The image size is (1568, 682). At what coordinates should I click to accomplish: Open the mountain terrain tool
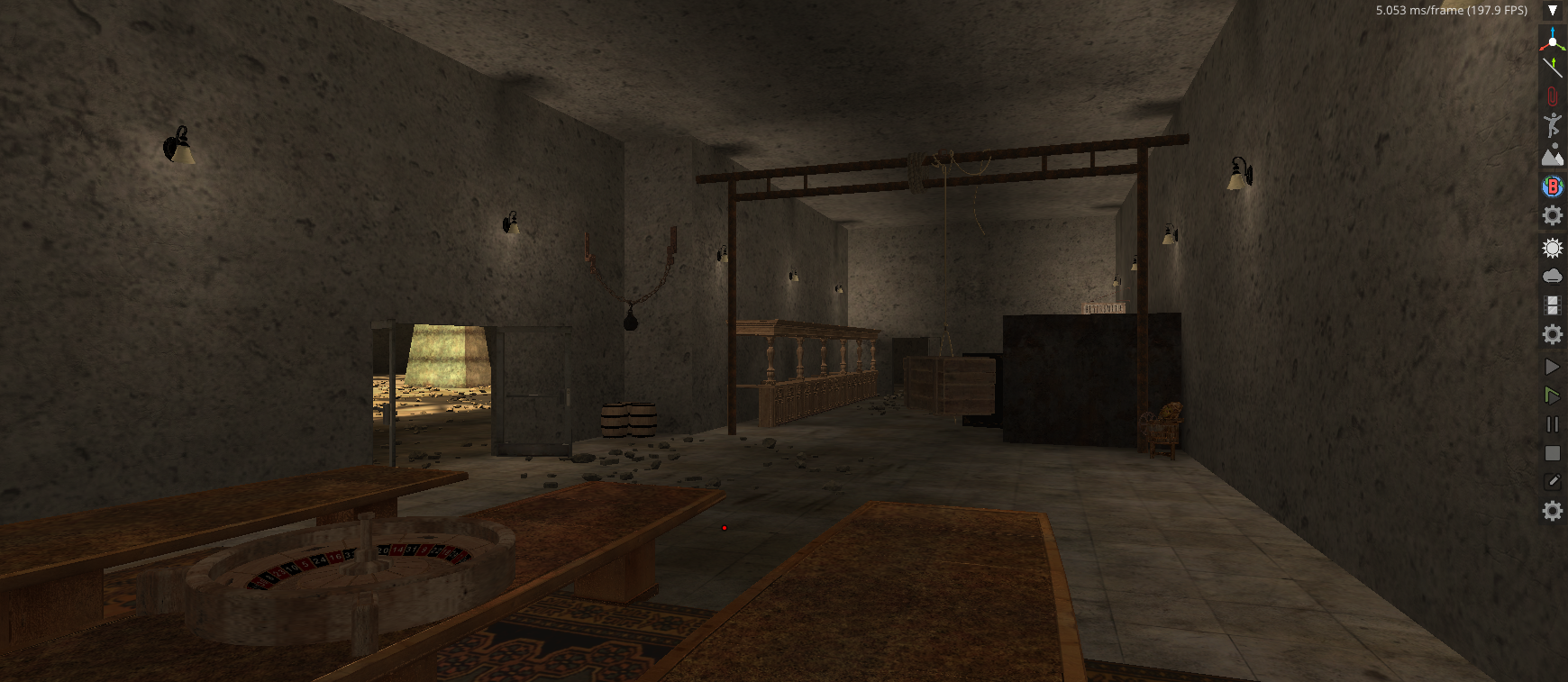click(x=1552, y=156)
